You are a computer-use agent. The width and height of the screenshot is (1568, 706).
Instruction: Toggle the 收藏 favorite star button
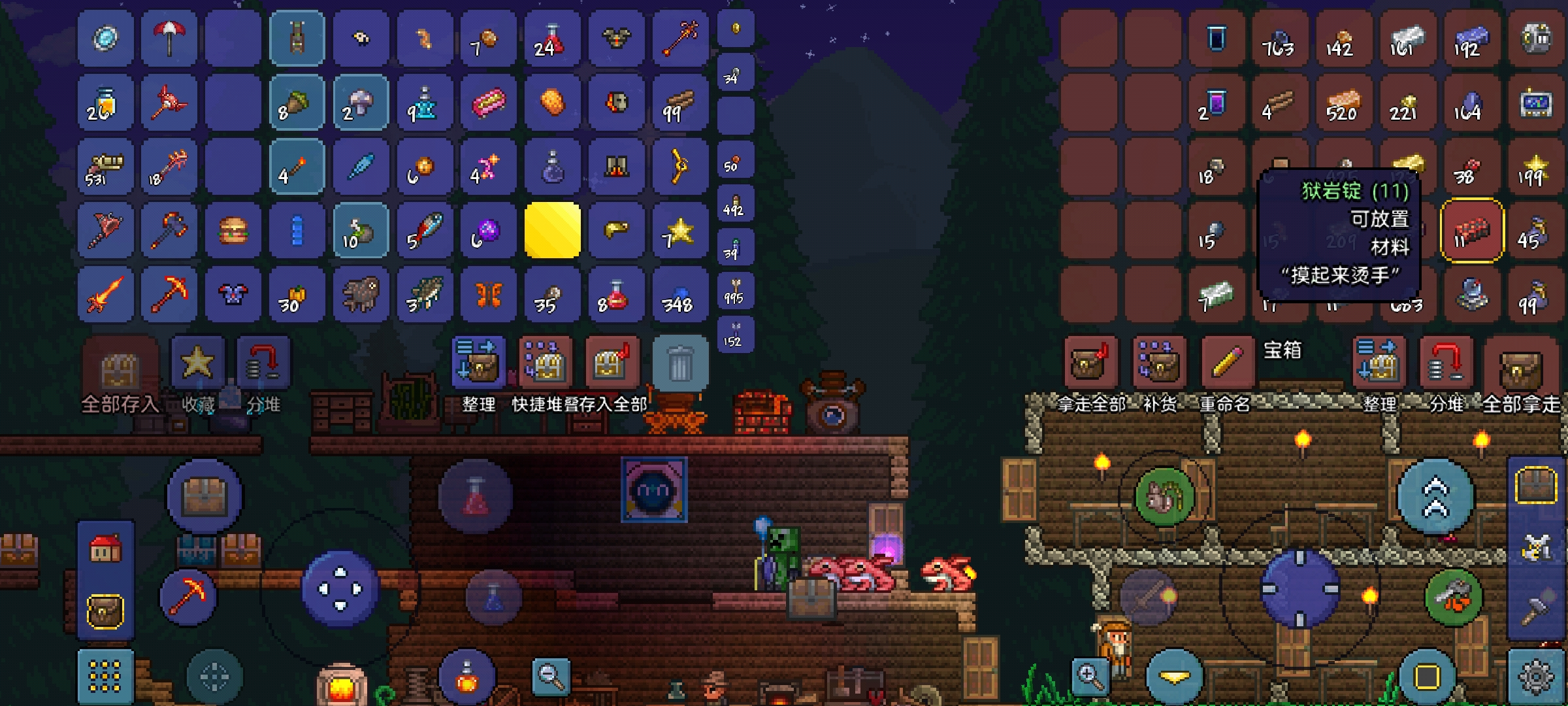pos(197,363)
